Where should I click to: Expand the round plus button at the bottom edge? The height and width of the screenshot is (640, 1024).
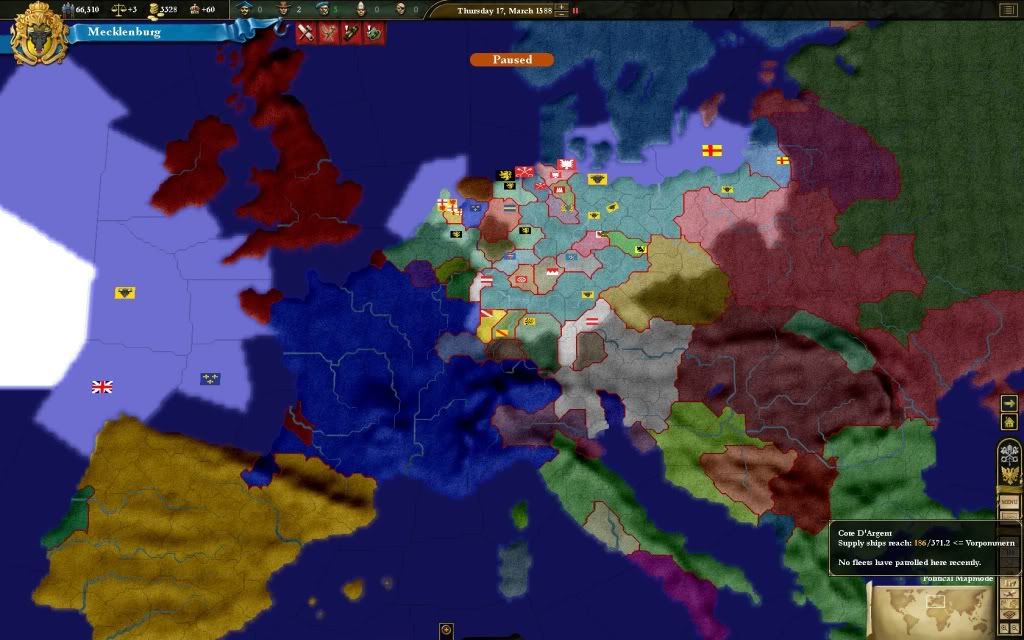click(x=447, y=631)
